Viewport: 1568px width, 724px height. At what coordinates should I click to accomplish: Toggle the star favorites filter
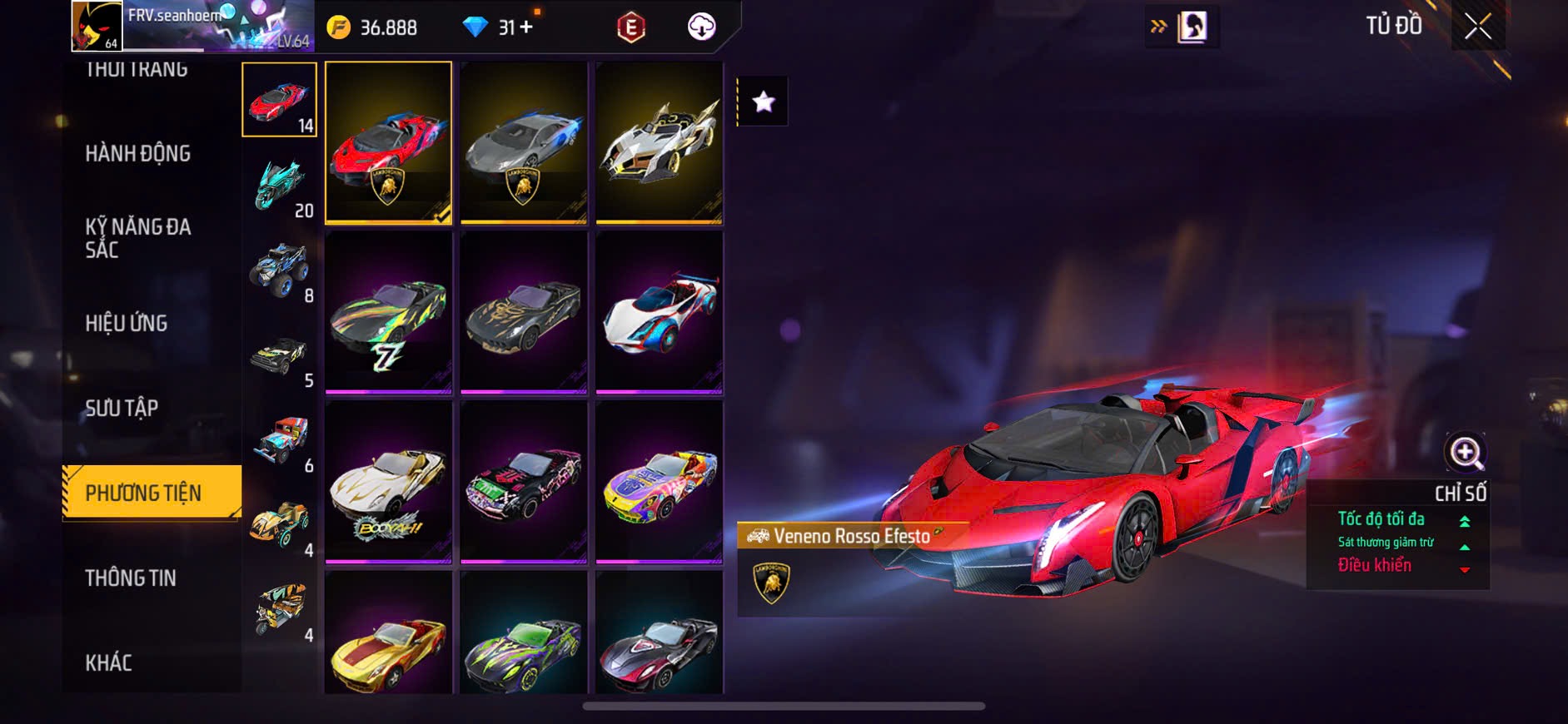[x=763, y=102]
